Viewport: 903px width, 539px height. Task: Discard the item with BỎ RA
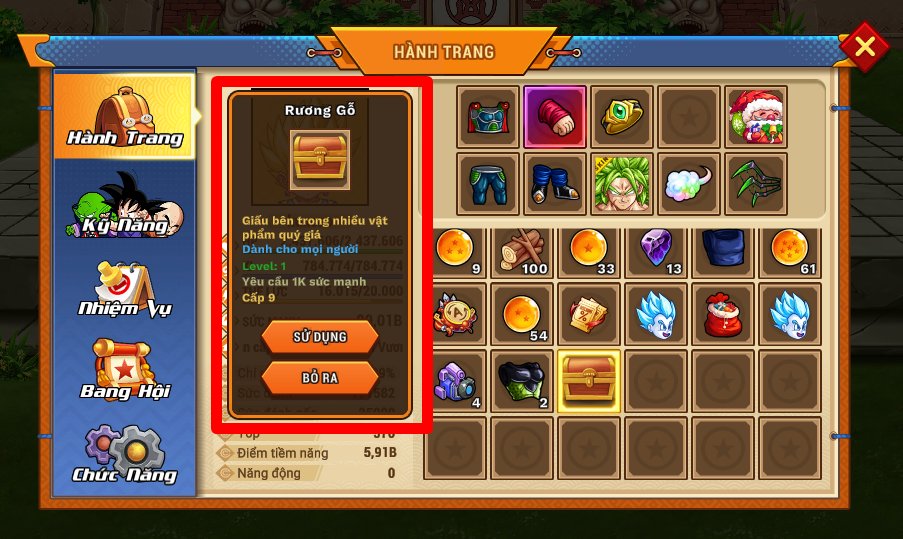(x=320, y=378)
